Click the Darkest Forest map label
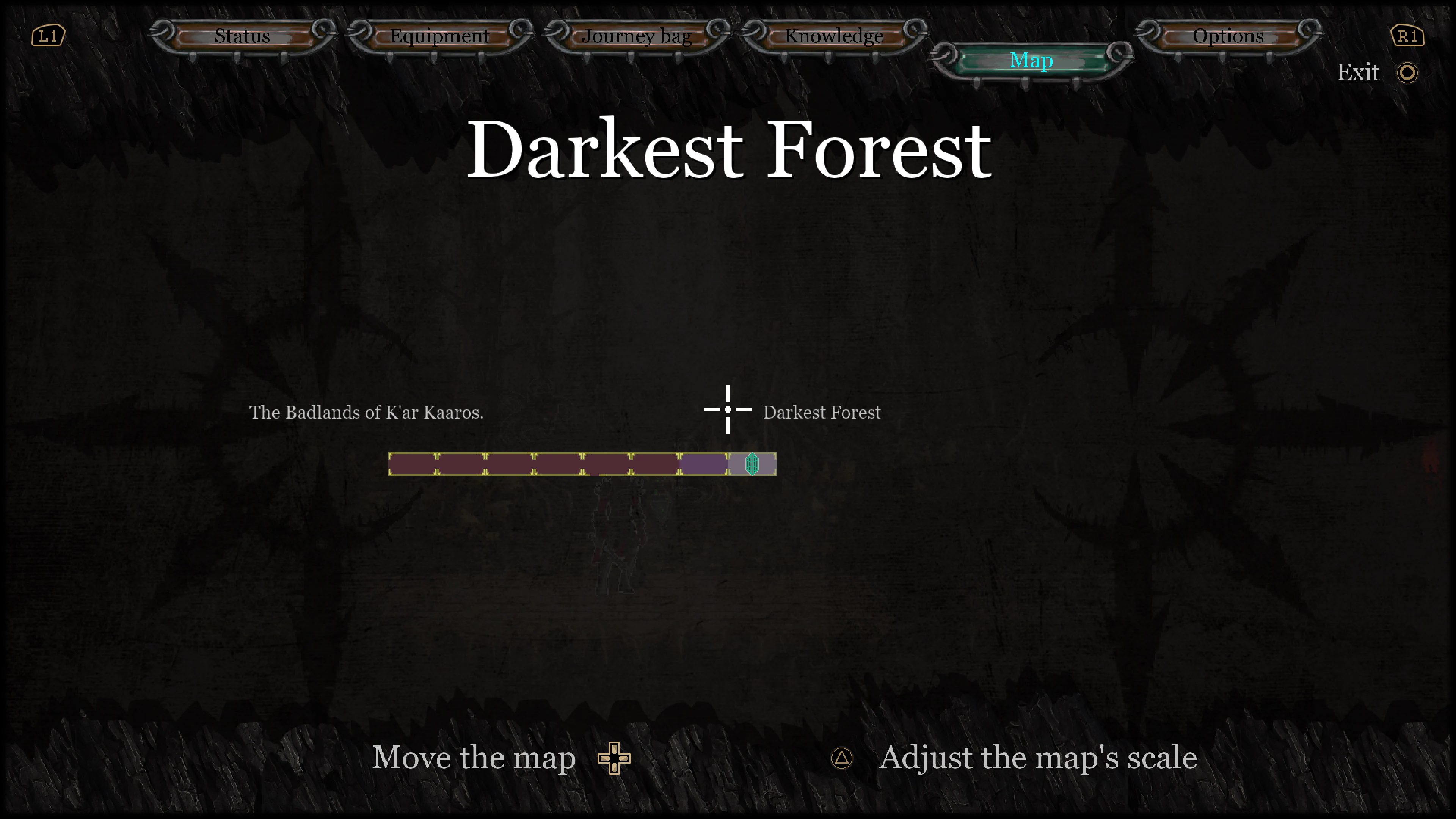 tap(822, 412)
